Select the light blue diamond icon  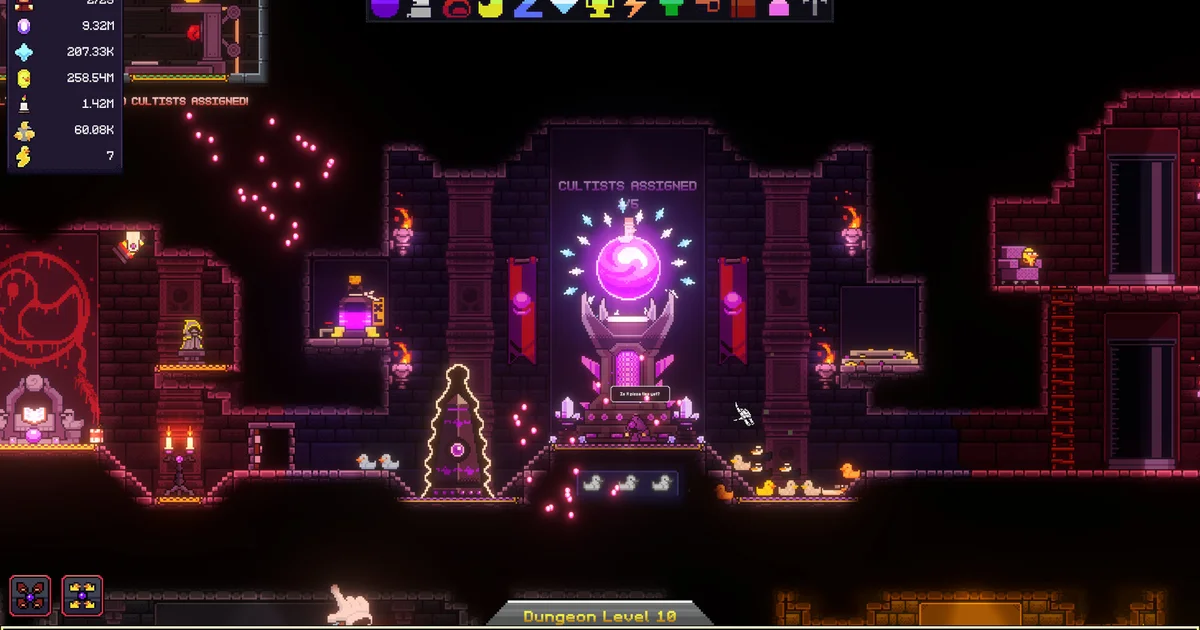coord(566,8)
